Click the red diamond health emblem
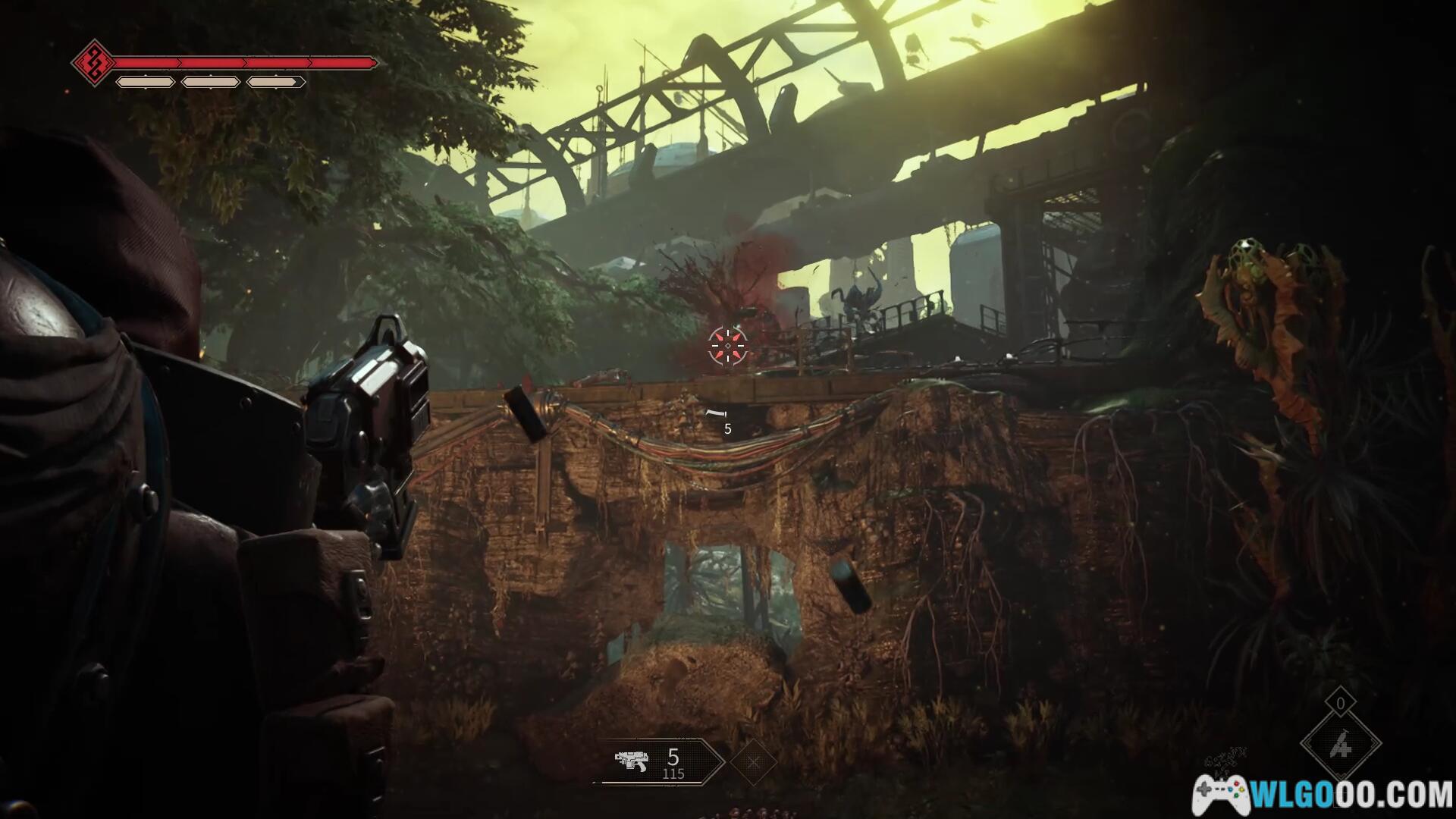 click(x=93, y=62)
